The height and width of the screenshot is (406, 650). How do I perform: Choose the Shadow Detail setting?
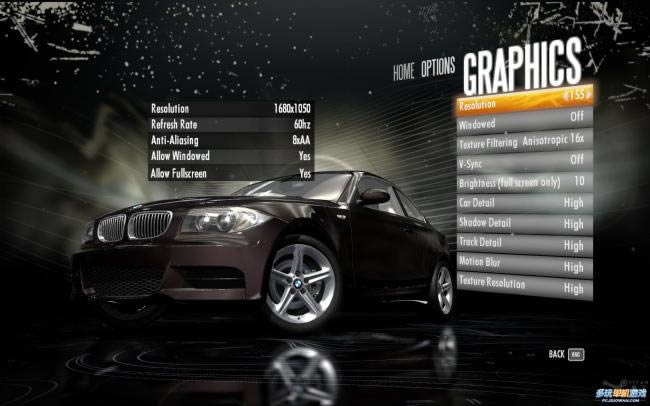tap(520, 223)
